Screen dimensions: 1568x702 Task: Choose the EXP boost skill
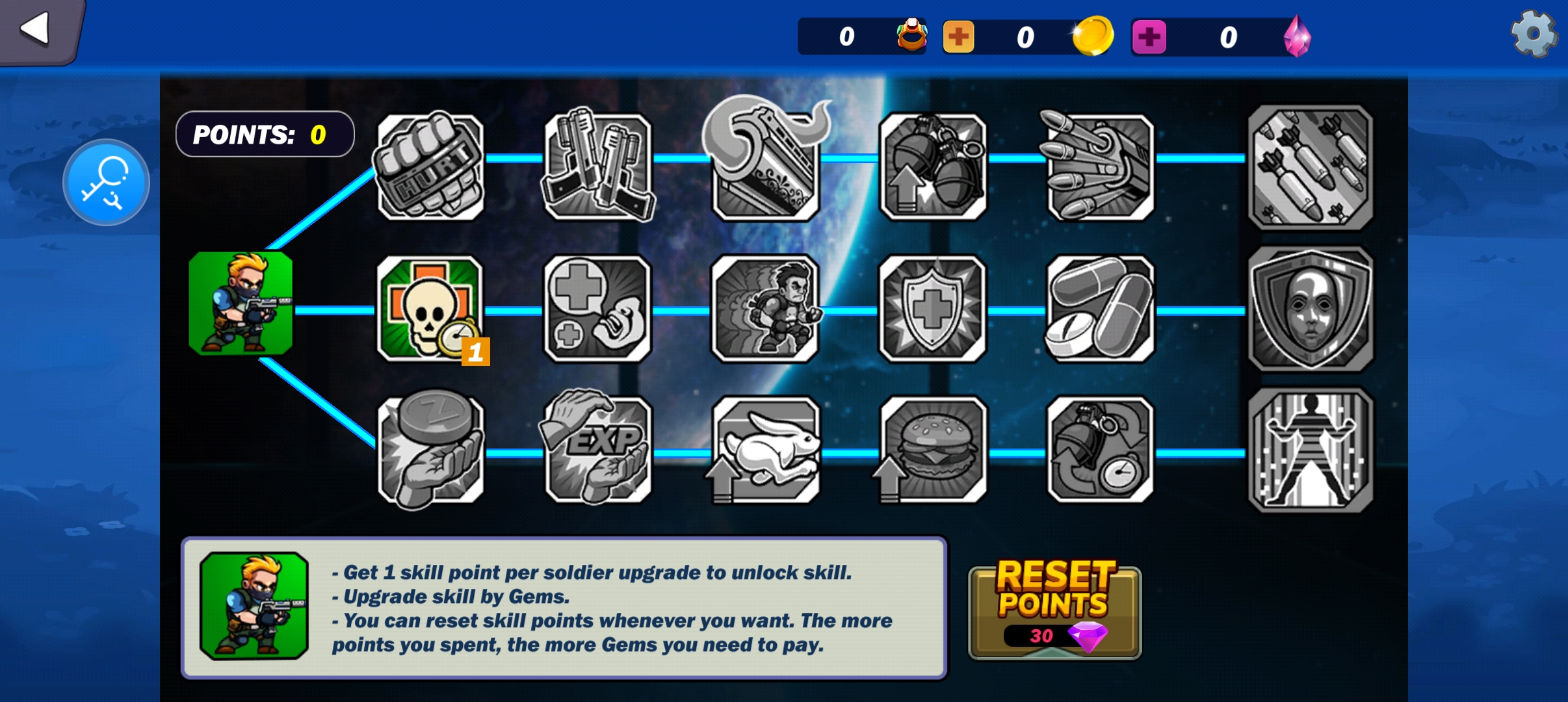(597, 450)
